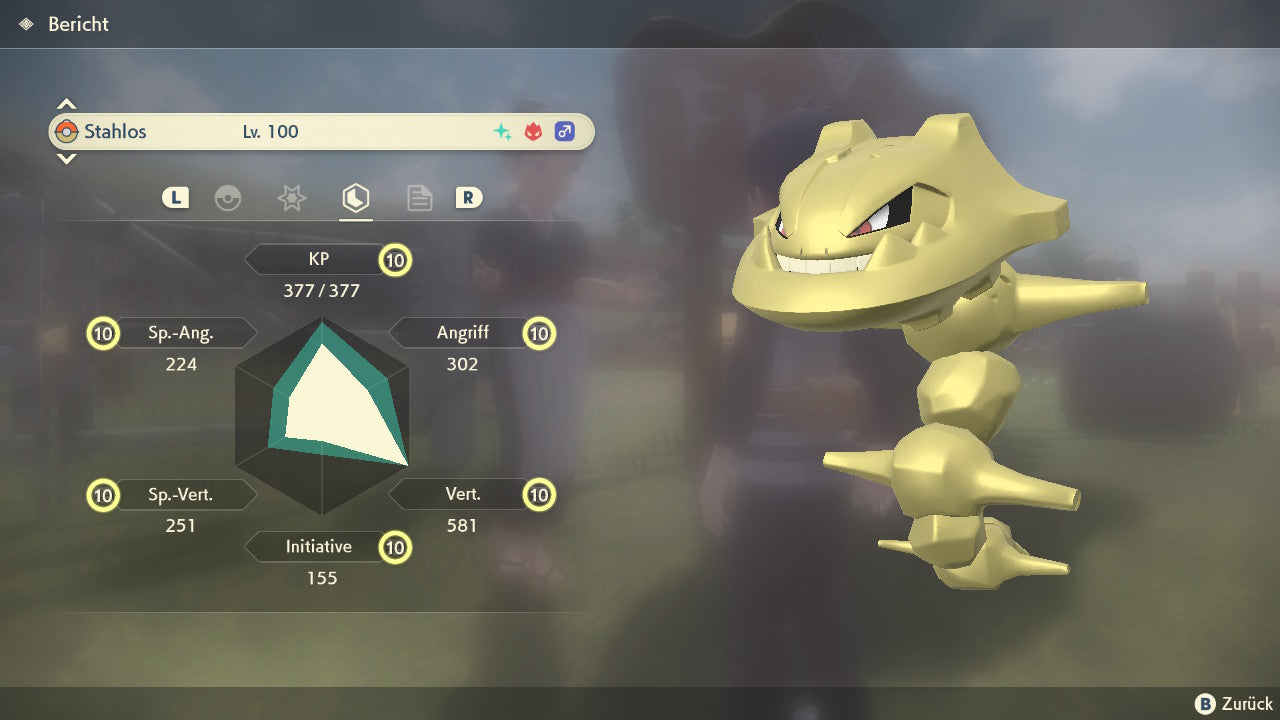Switch to the Poké Ball summary tab

228,198
